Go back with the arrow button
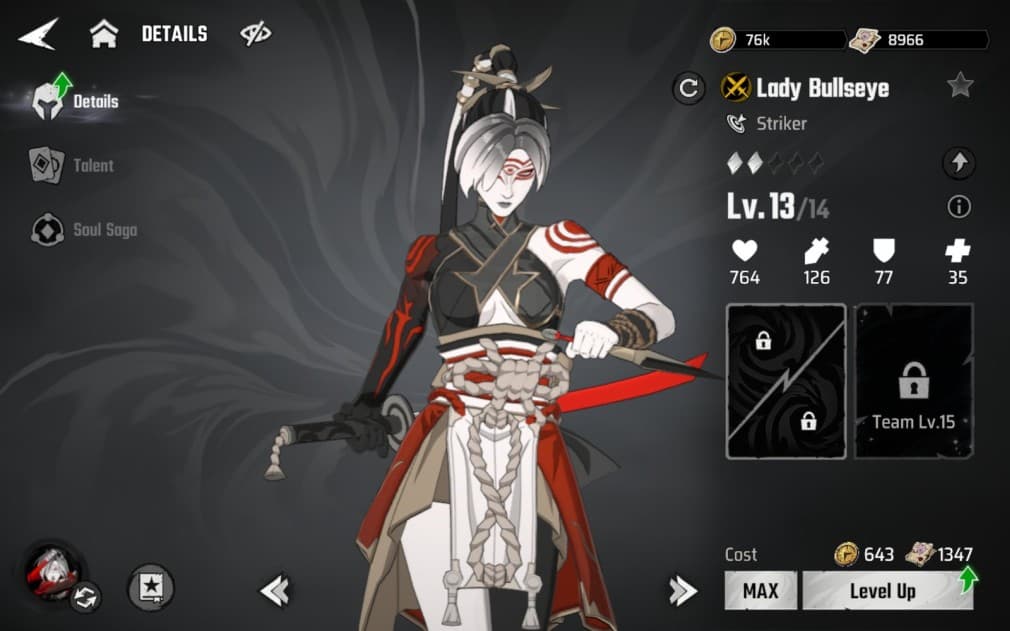The image size is (1010, 631). tap(38, 35)
